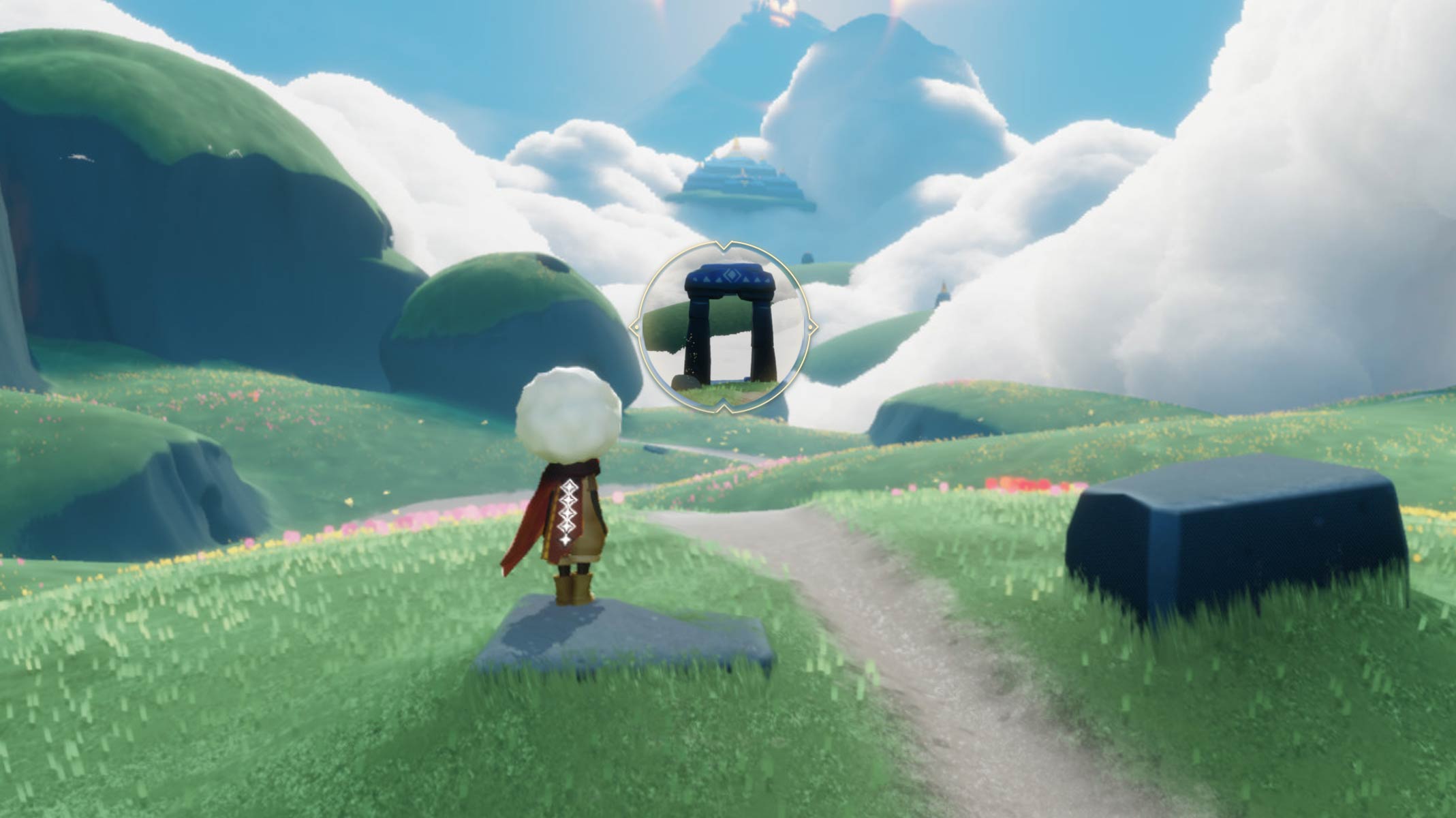Select the circular stone archway waypoint bubble

[723, 328]
